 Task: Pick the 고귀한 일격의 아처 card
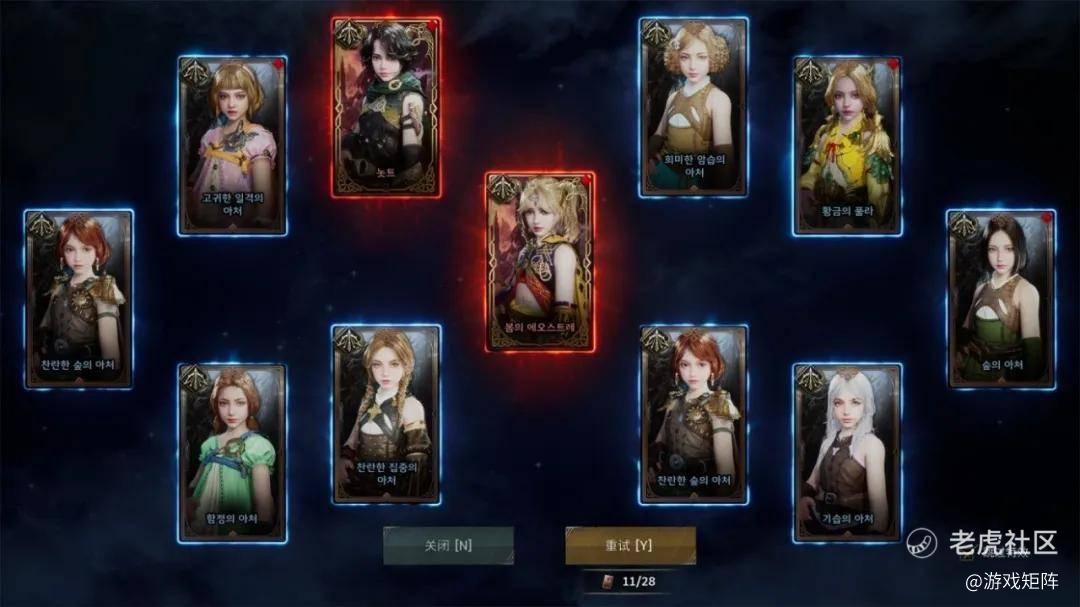pyautogui.click(x=233, y=146)
